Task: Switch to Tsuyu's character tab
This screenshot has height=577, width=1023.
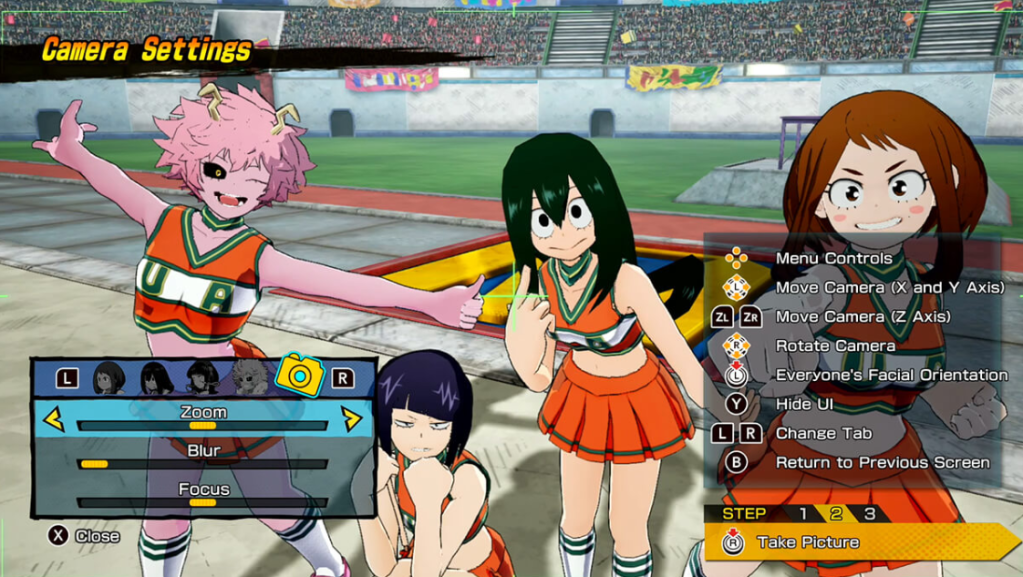Action: tap(156, 377)
